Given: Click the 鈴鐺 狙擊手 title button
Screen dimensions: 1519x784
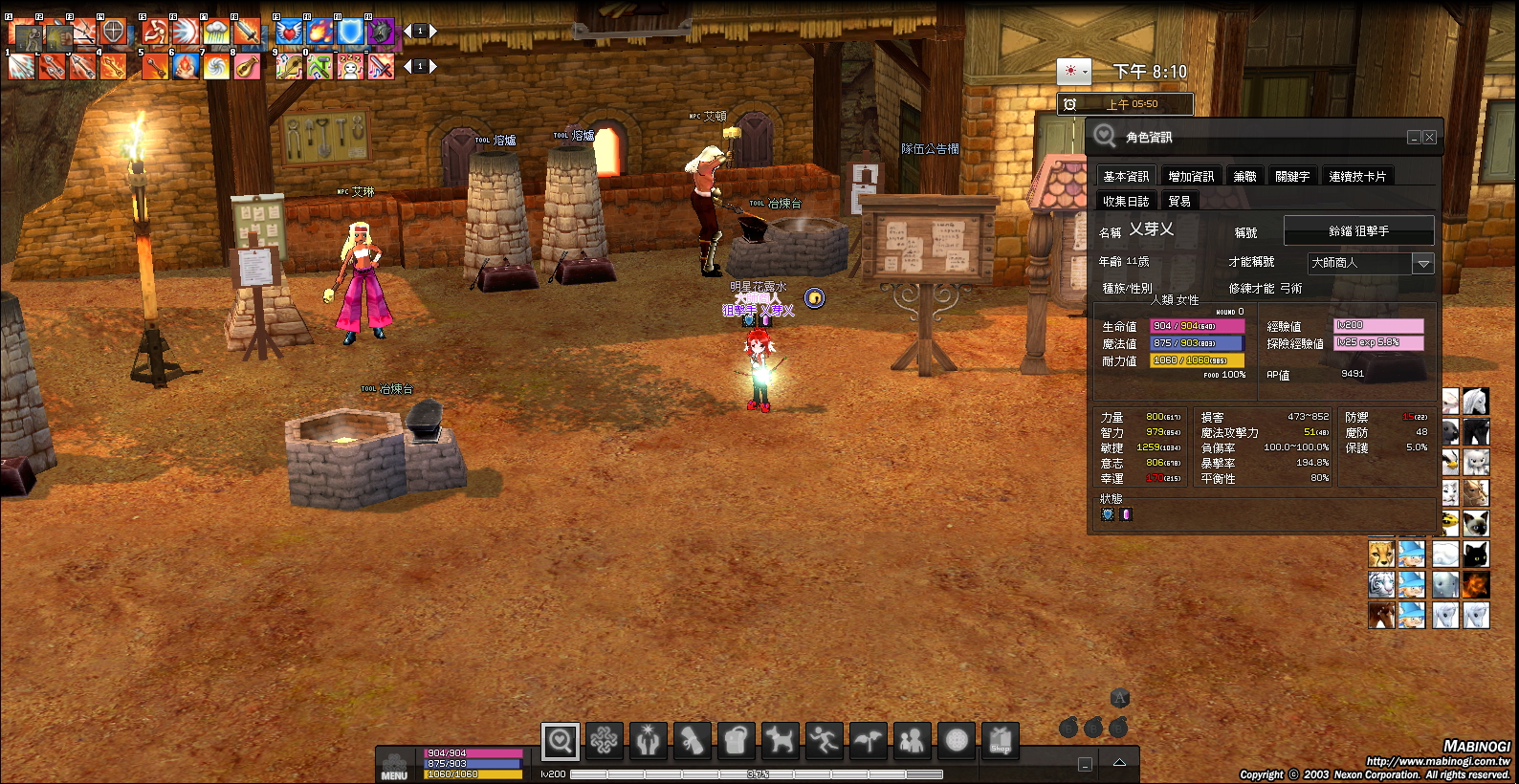Looking at the screenshot, I should click(x=1358, y=230).
